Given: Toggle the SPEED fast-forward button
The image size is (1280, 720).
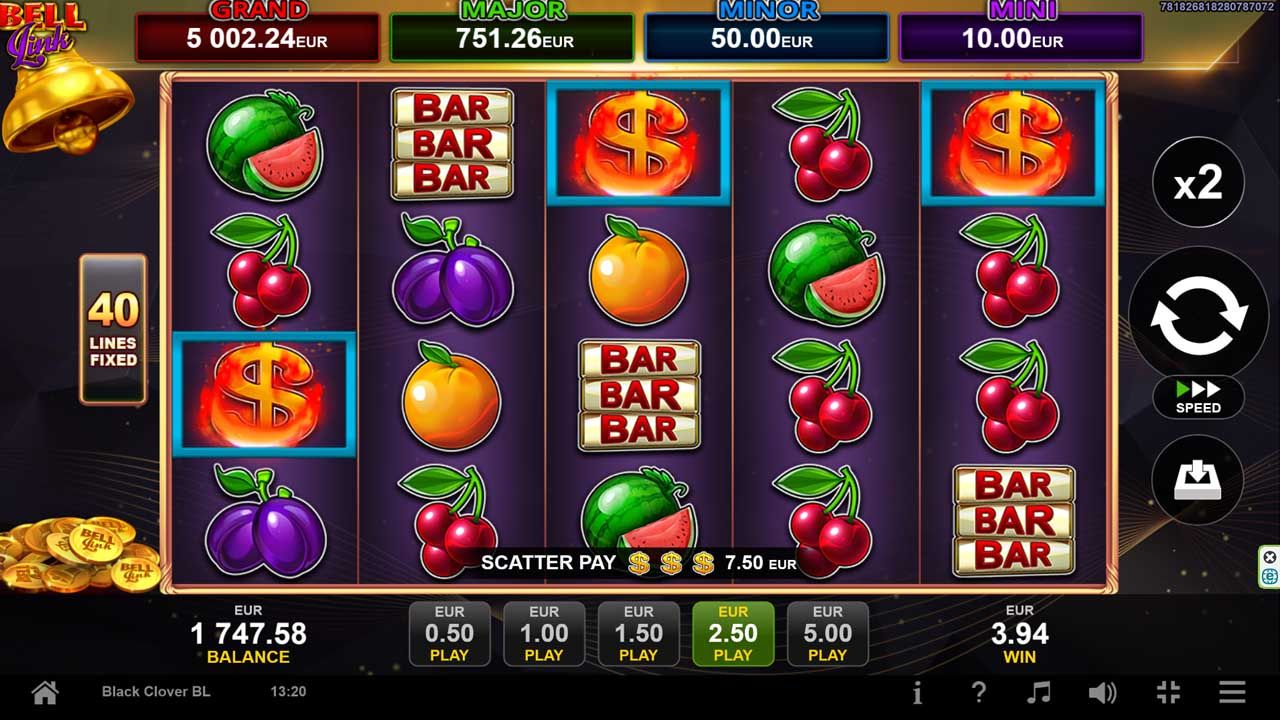Looking at the screenshot, I should coord(1198,397).
